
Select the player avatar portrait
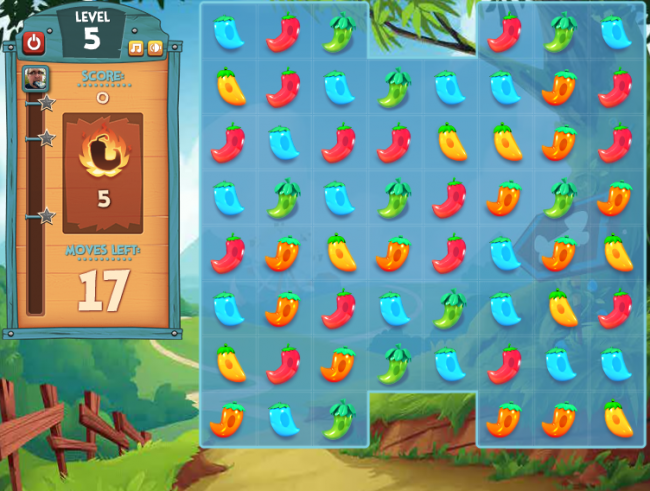[35, 78]
